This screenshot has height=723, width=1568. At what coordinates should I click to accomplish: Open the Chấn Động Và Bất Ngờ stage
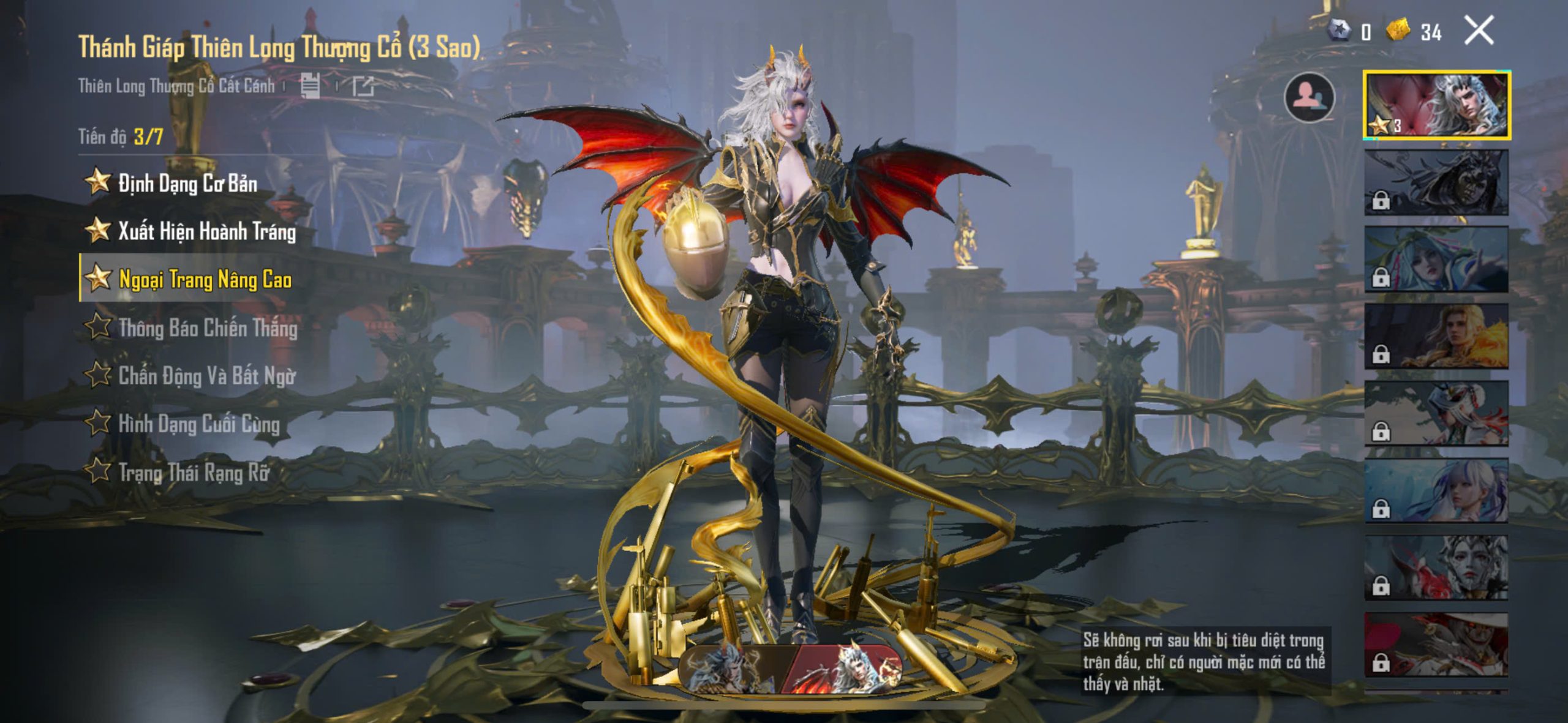[206, 376]
